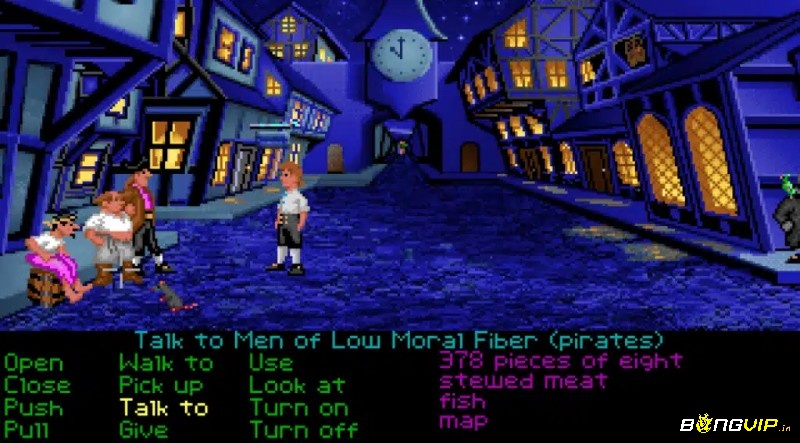Viewport: 800px width, 443px height.
Task: Click the map inventory item
Action: click(462, 422)
